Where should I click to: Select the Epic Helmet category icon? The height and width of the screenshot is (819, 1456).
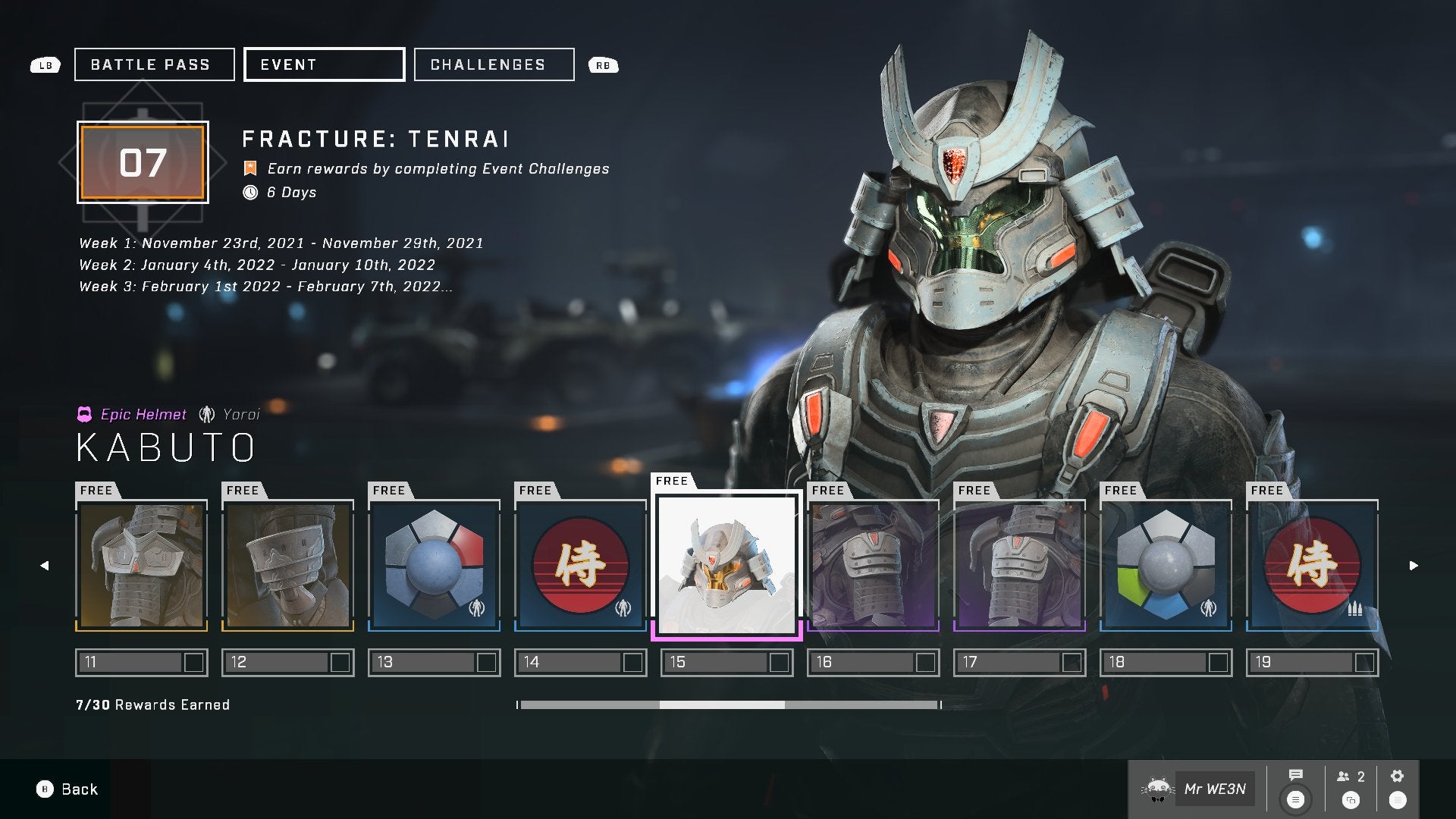86,414
